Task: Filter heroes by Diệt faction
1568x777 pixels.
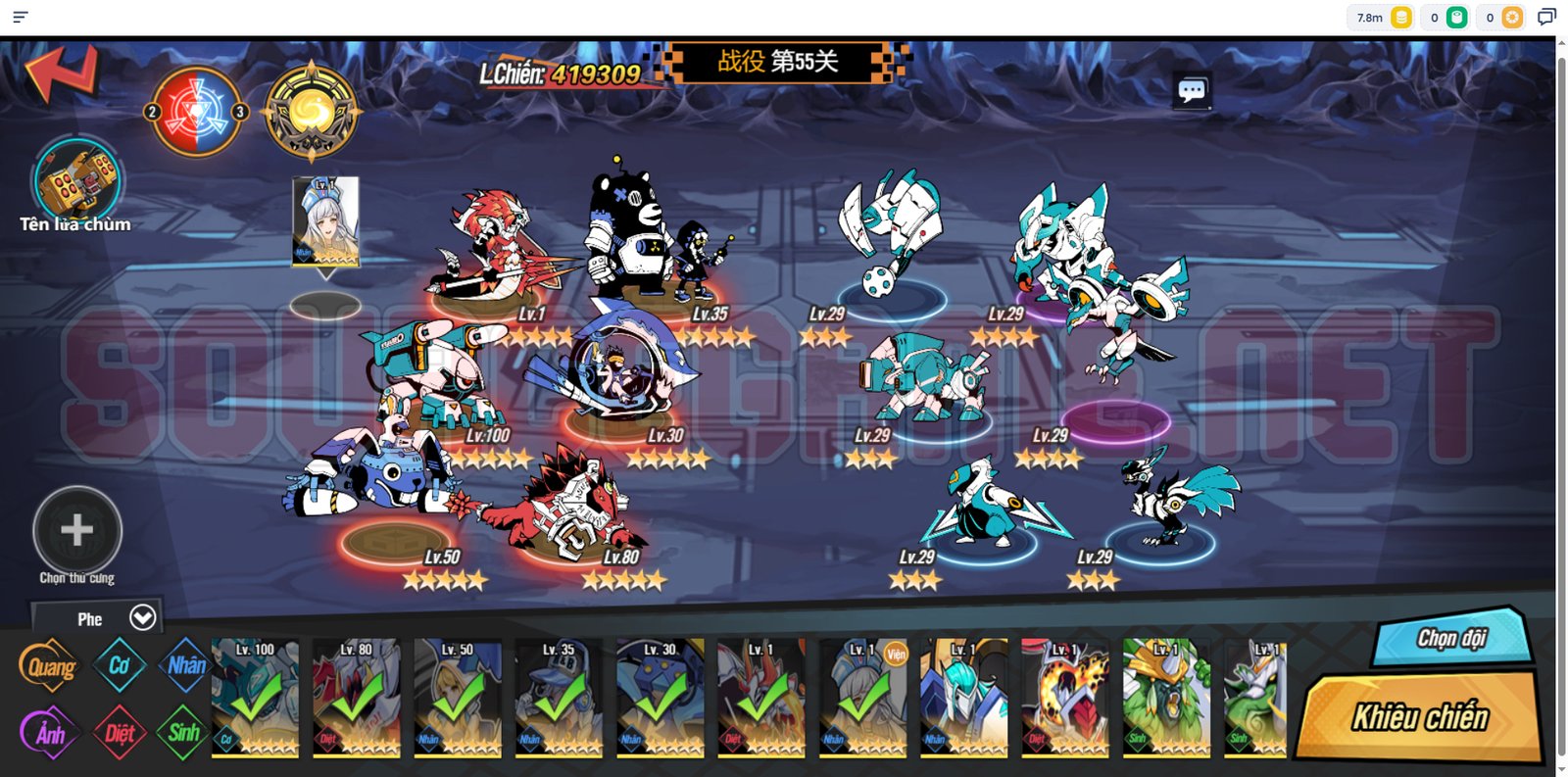Action: [120, 733]
